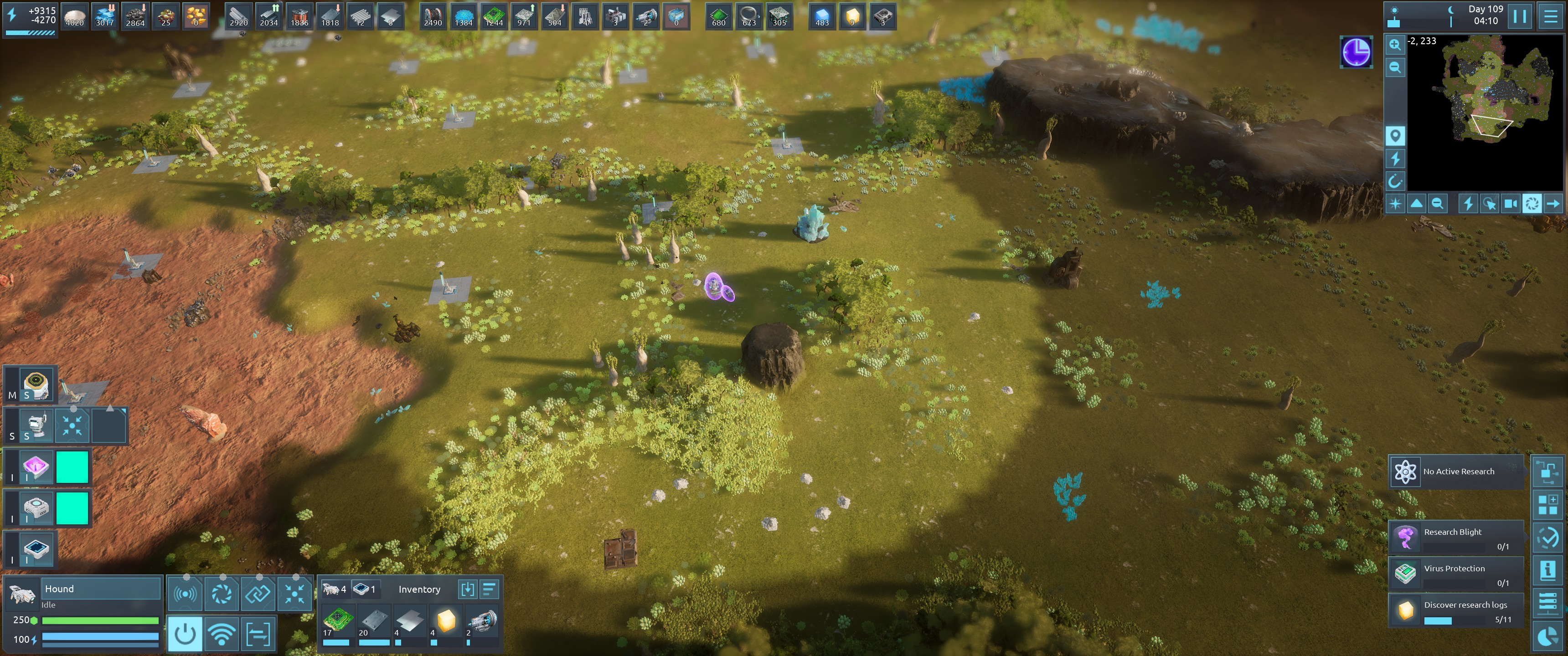Toggle the magnet button beside the minimap
The width and height of the screenshot is (1568, 656).
pos(1394,181)
